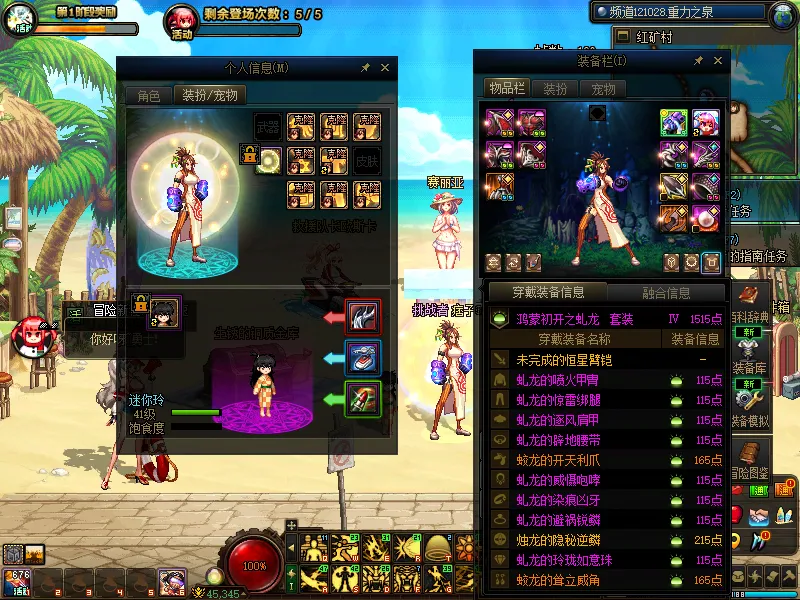
Task: Pin the 个人信息 personal info window
Action: click(x=365, y=68)
